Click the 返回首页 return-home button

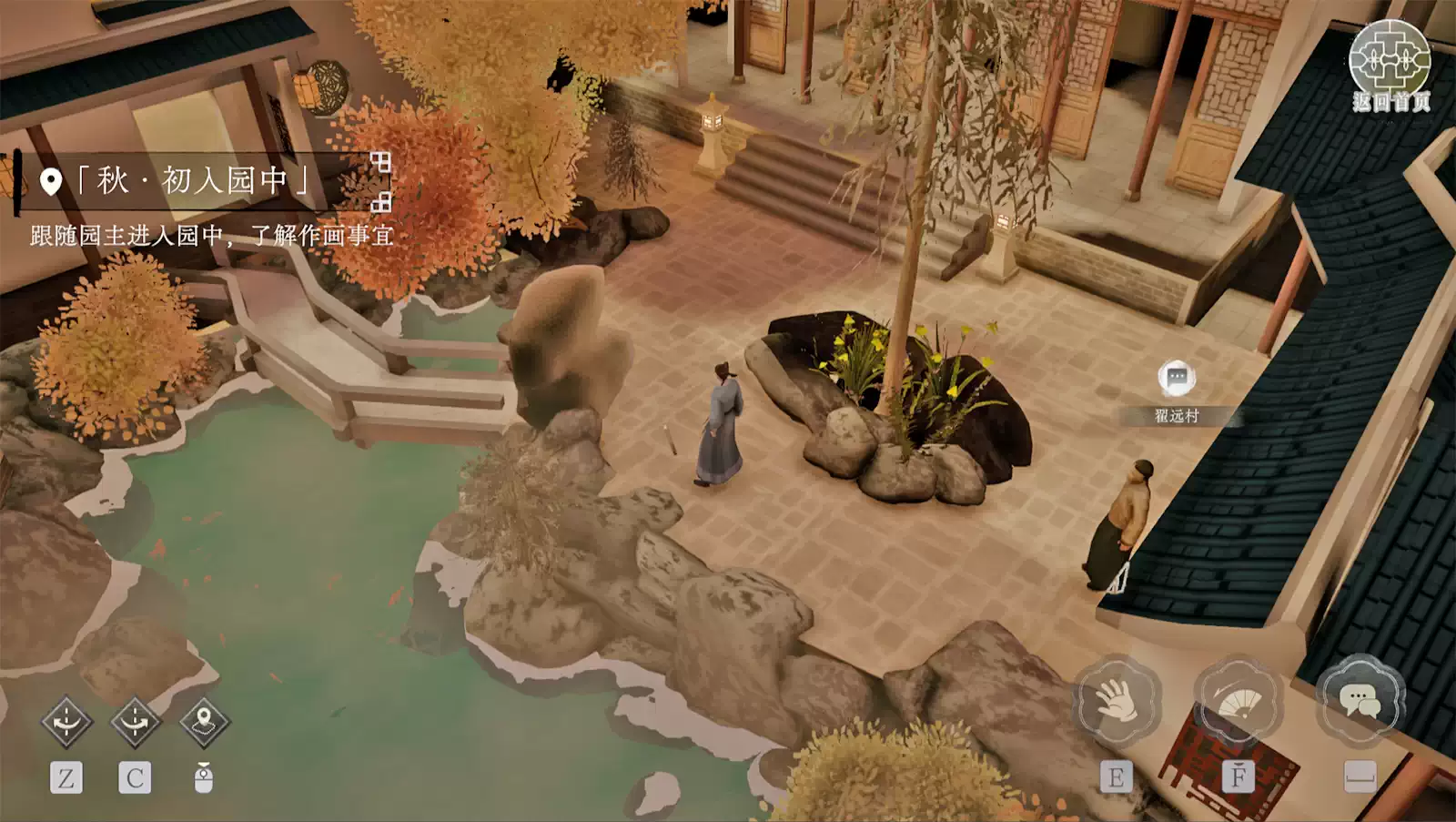tap(1389, 66)
